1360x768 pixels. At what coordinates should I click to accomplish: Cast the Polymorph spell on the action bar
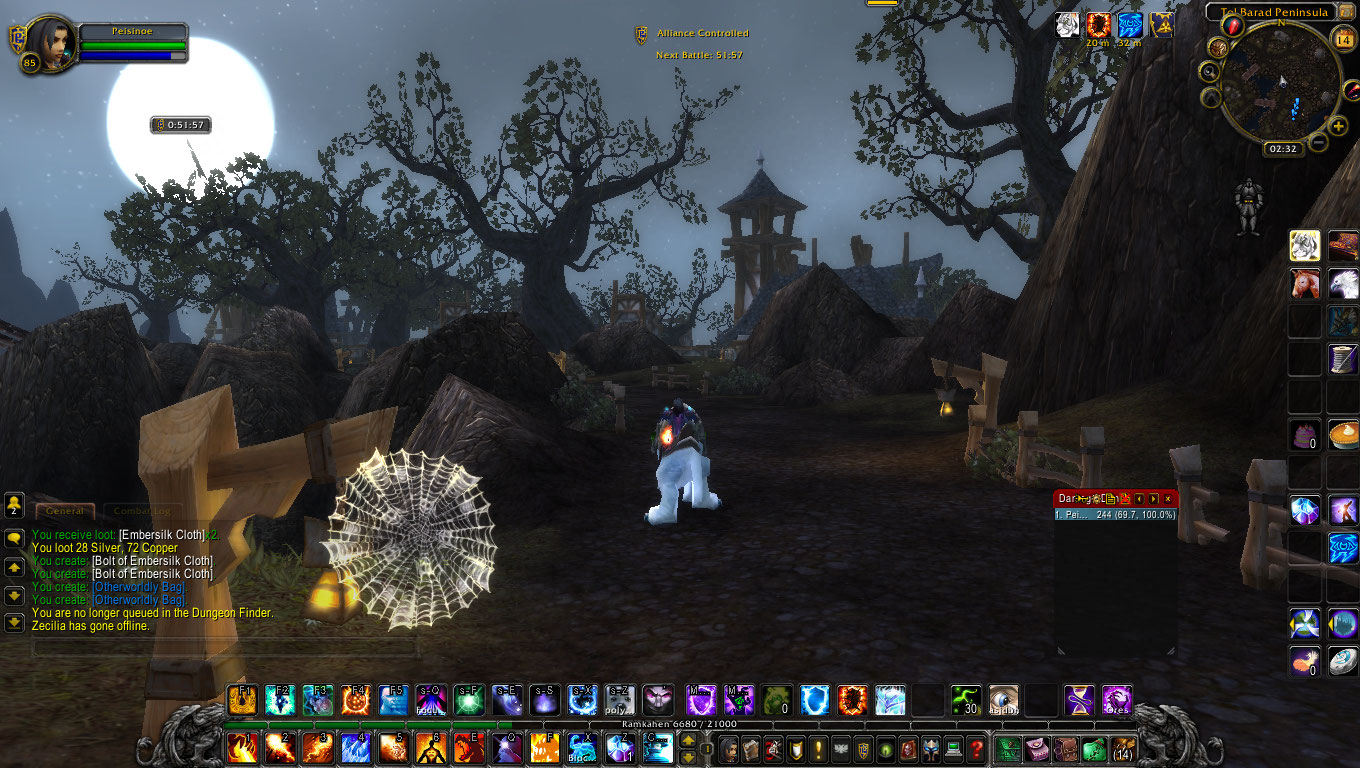[x=620, y=699]
